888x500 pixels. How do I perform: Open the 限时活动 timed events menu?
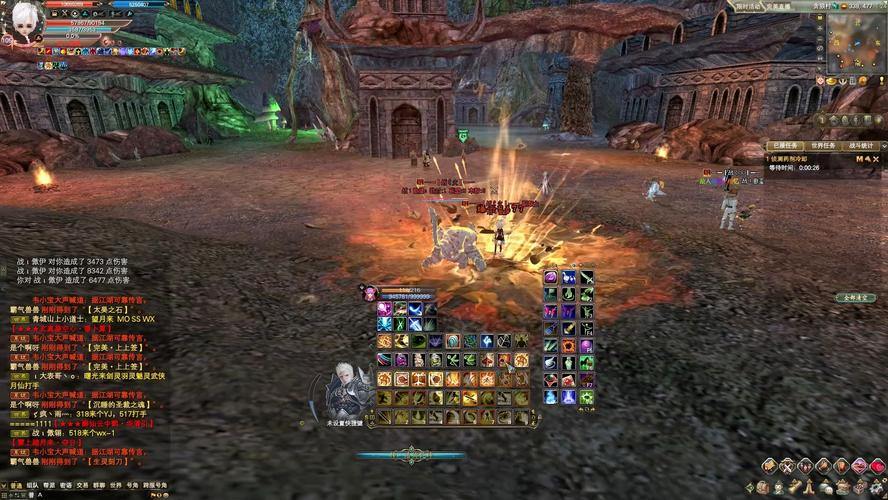click(x=748, y=5)
